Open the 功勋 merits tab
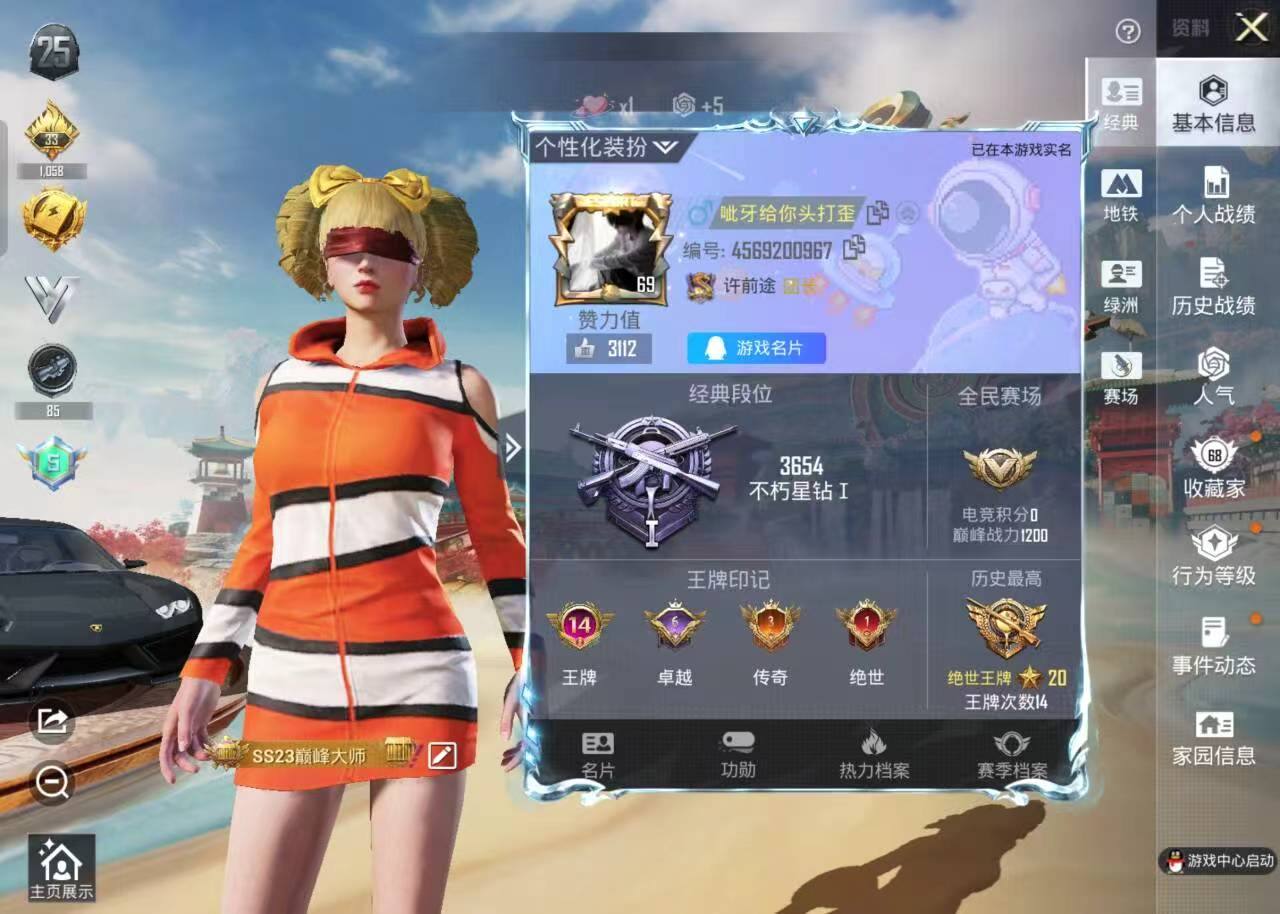Screen dimensions: 1280x914 click(x=738, y=755)
